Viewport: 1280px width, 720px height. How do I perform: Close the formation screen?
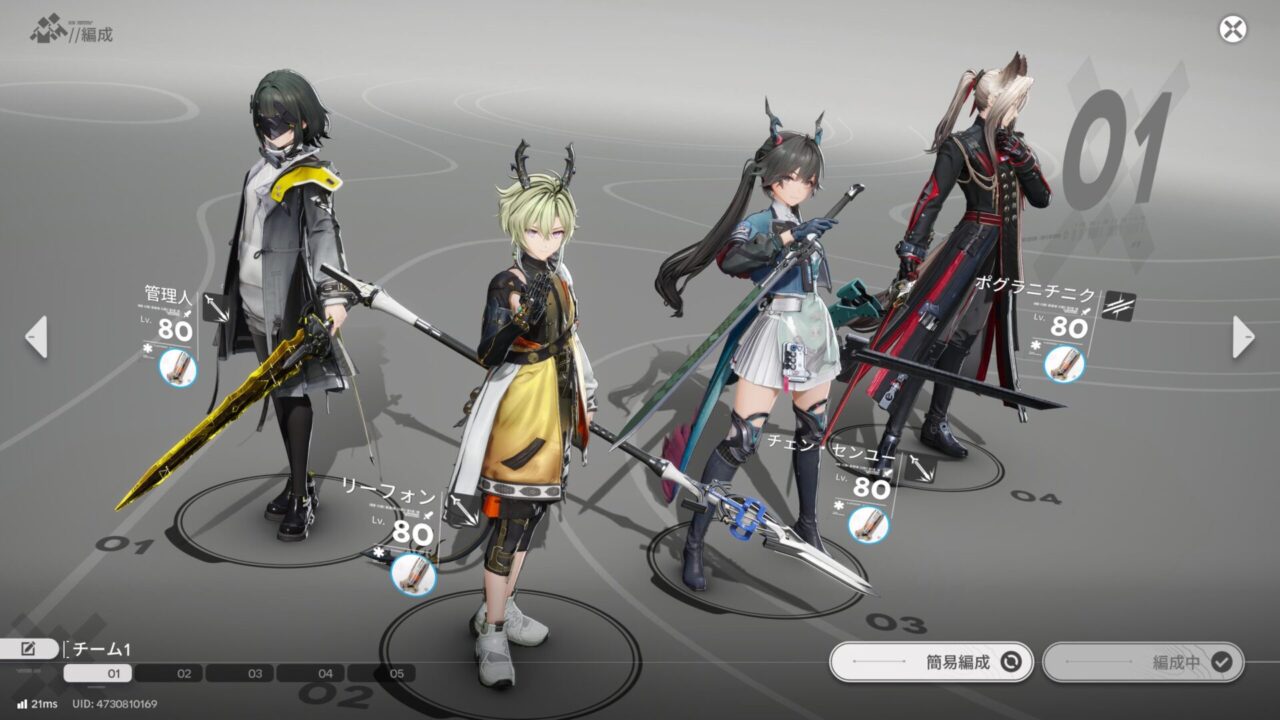pos(1233,29)
